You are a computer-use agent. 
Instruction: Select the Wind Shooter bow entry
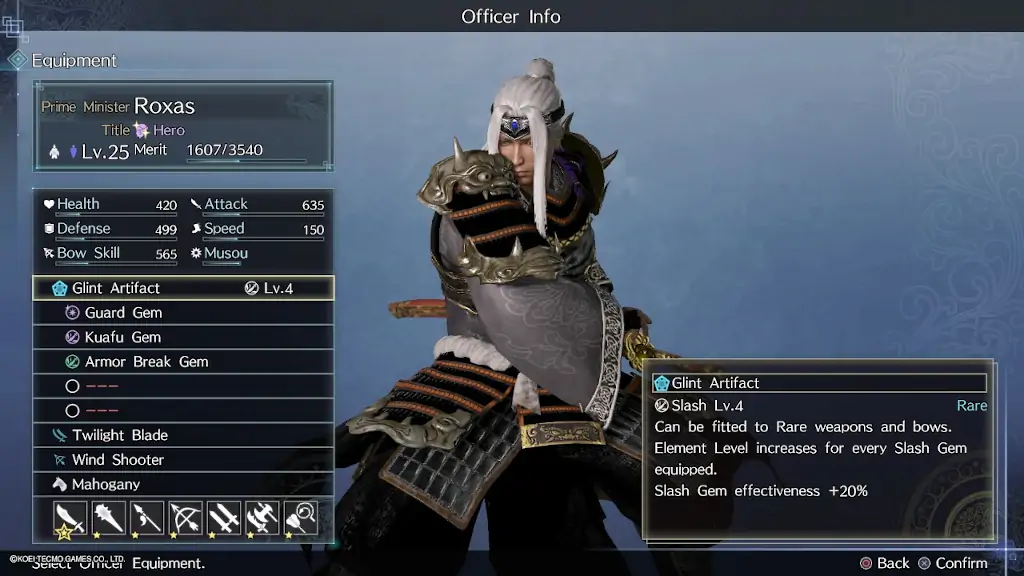[183, 460]
